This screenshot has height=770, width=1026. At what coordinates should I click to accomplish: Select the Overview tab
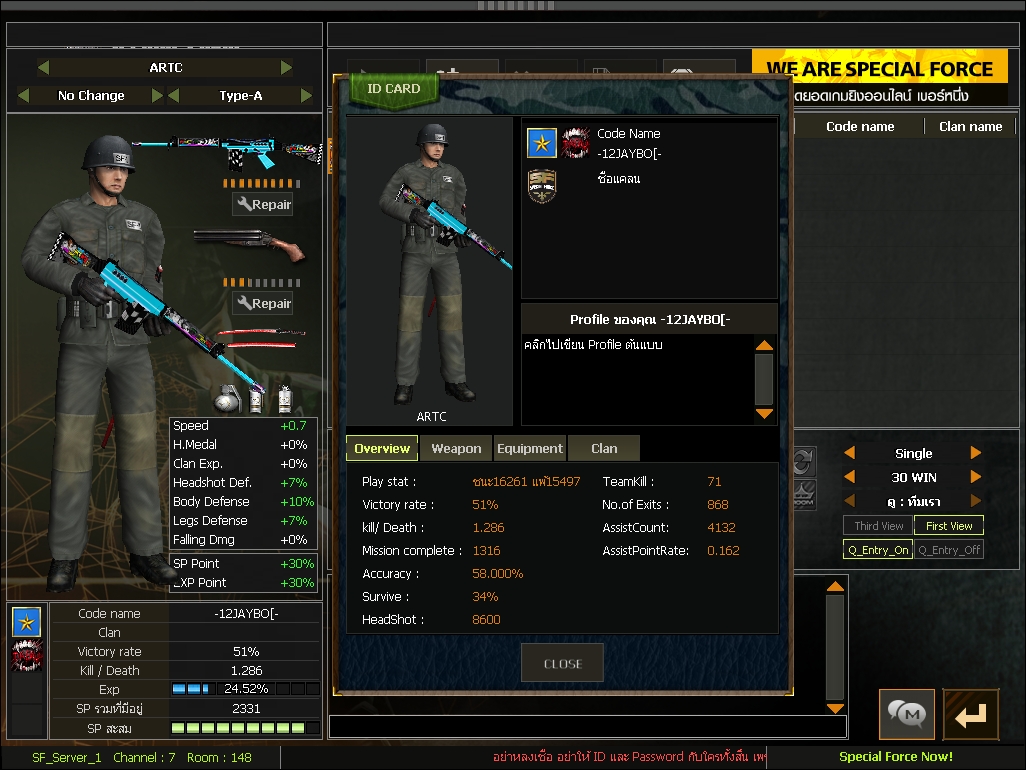tap(382, 449)
